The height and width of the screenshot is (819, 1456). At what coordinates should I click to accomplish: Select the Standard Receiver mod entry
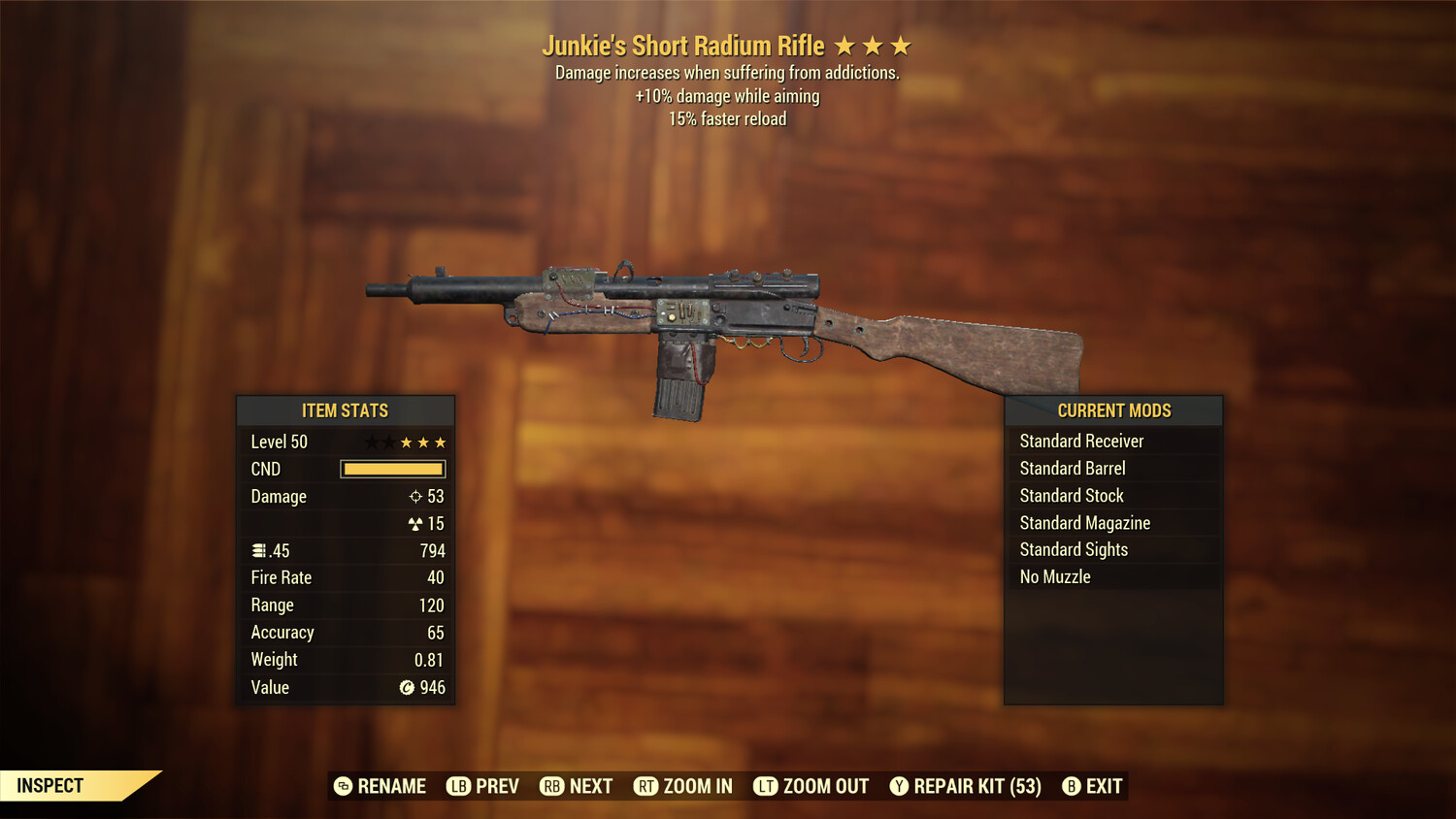click(x=1081, y=441)
